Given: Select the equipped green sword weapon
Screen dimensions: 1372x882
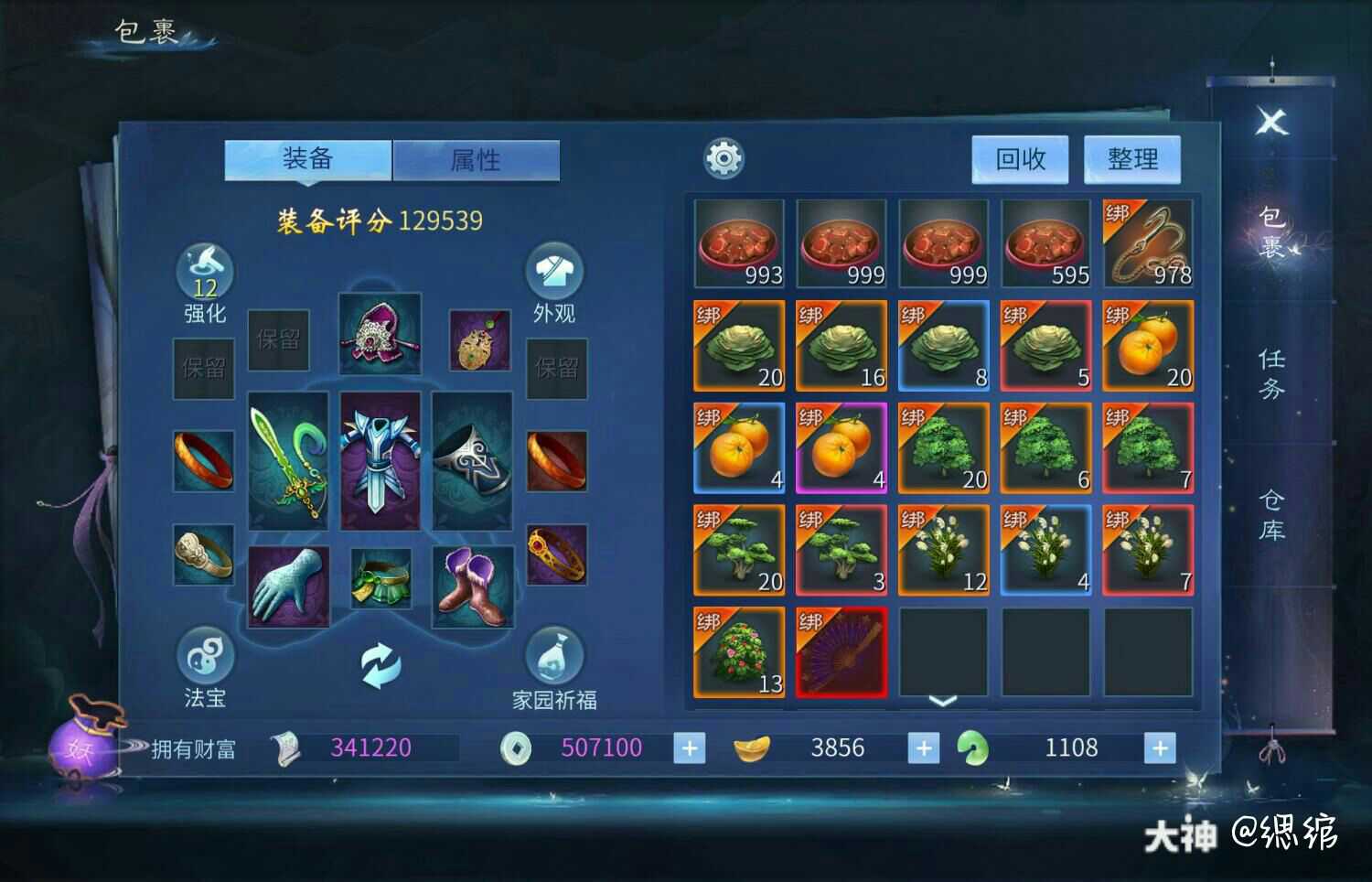Looking at the screenshot, I should click(288, 461).
